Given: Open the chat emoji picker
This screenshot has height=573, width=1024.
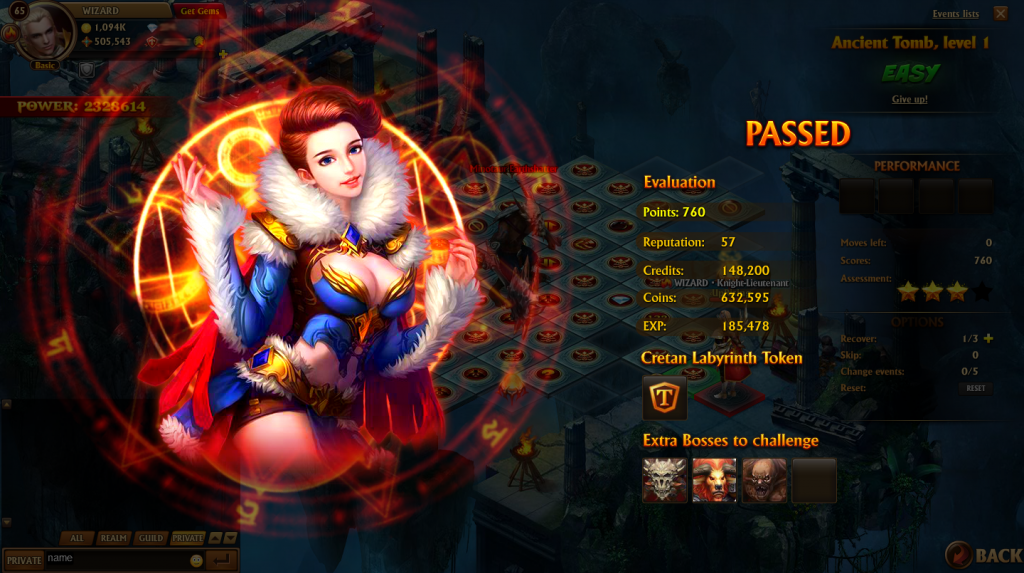Looking at the screenshot, I should tap(196, 560).
